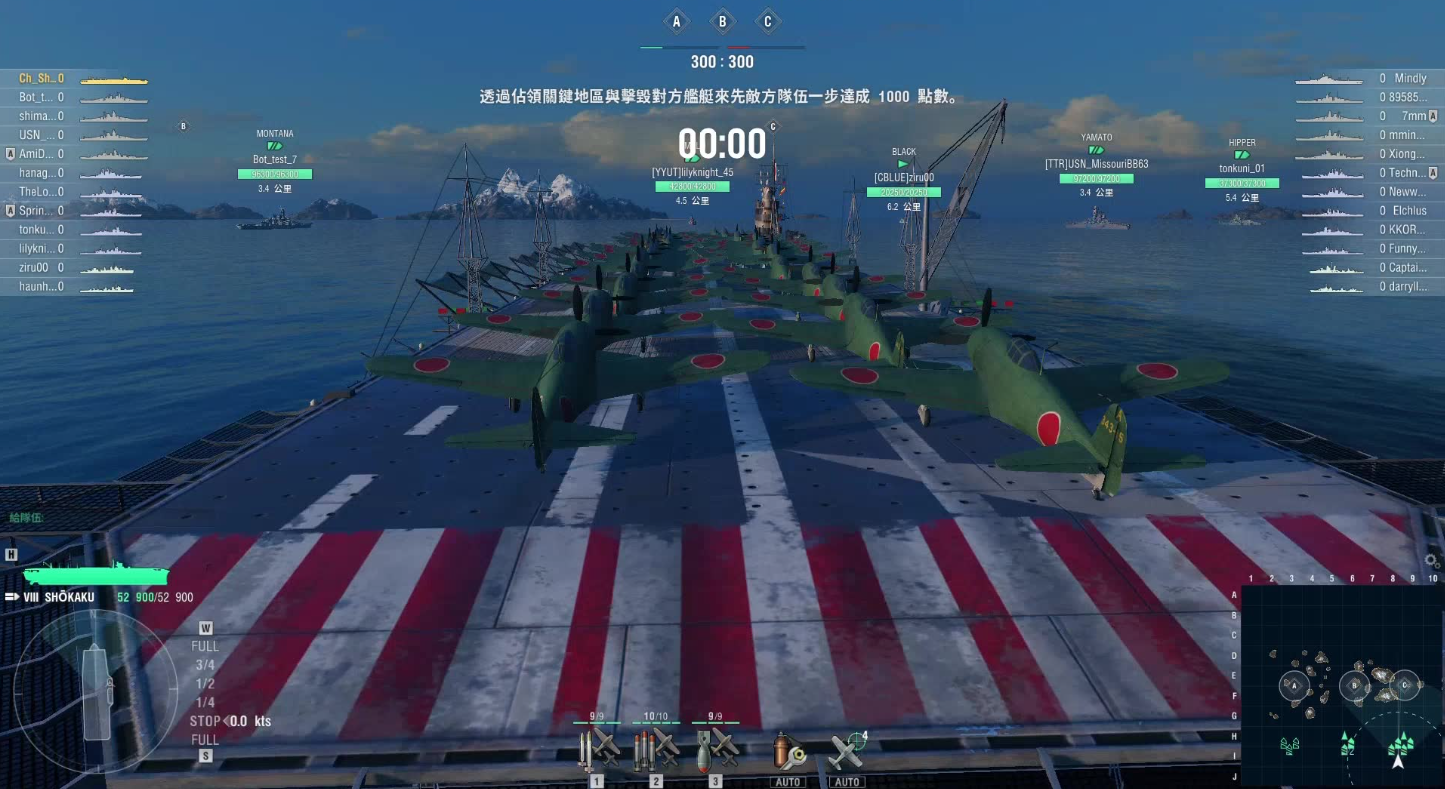Select the torpedo bomber squadron in slot 2
Viewport: 1445px width, 789px height.
[655, 752]
